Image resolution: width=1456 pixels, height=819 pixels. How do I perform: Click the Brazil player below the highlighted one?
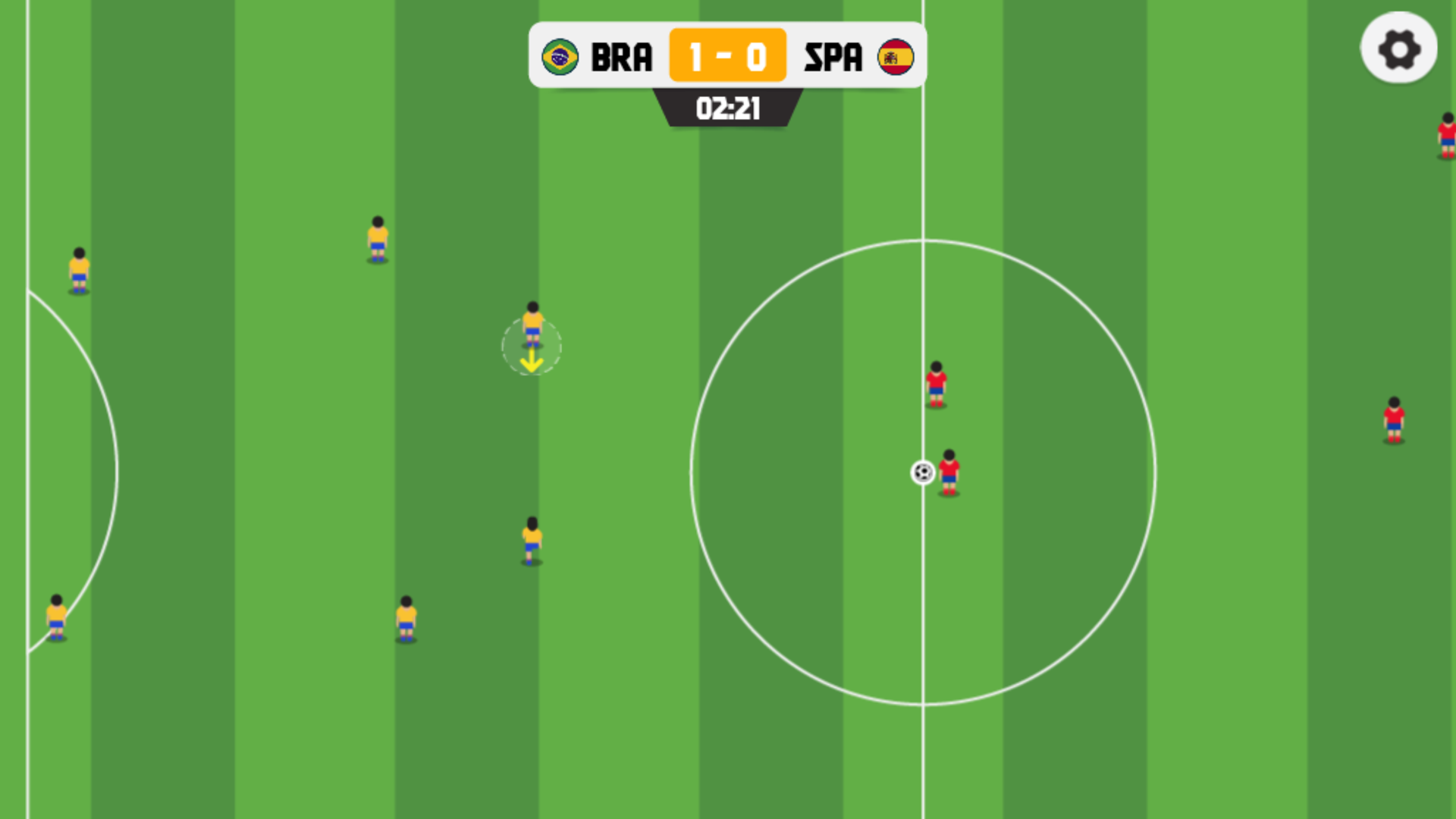[532, 538]
